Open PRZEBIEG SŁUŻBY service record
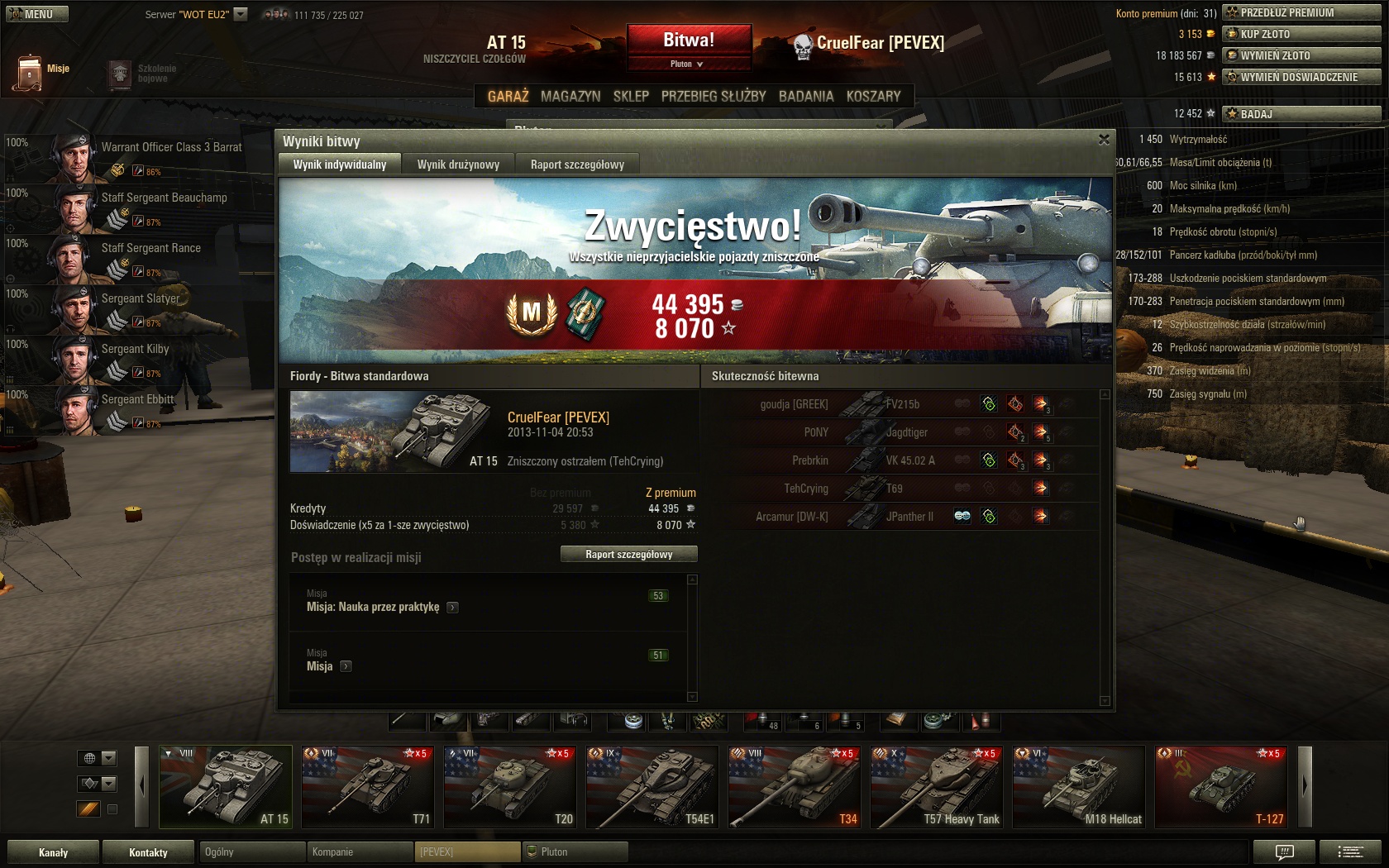Screen dimensions: 1389x868 (714, 97)
